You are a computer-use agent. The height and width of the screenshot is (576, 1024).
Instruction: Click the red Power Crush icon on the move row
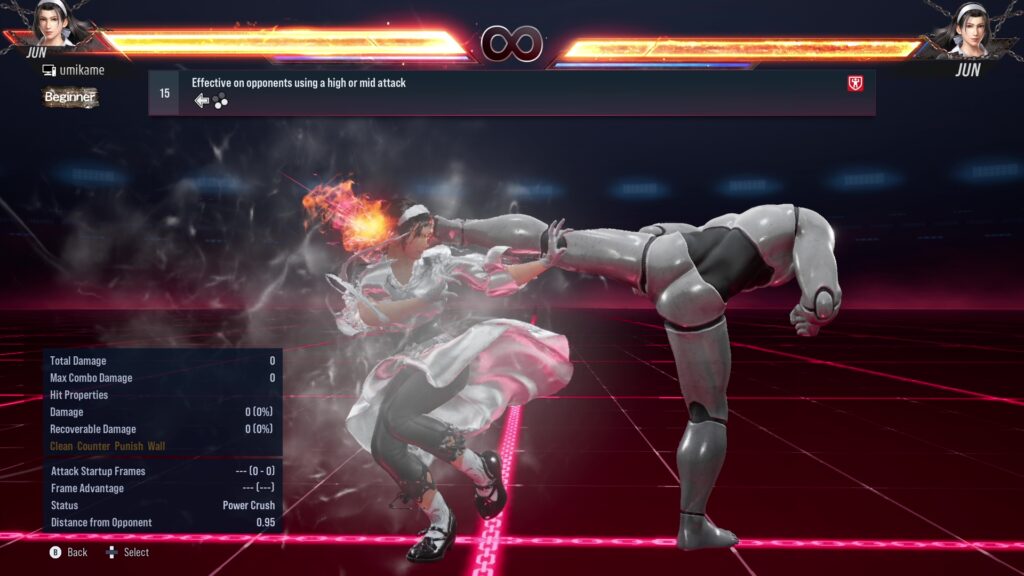[855, 84]
